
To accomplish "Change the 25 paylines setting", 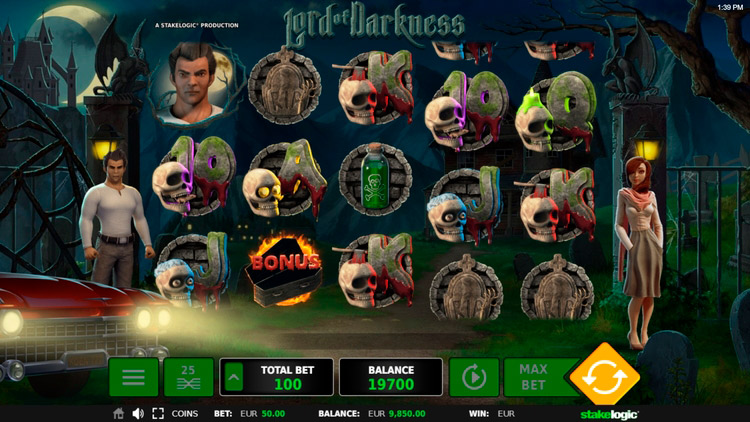I will tap(188, 377).
